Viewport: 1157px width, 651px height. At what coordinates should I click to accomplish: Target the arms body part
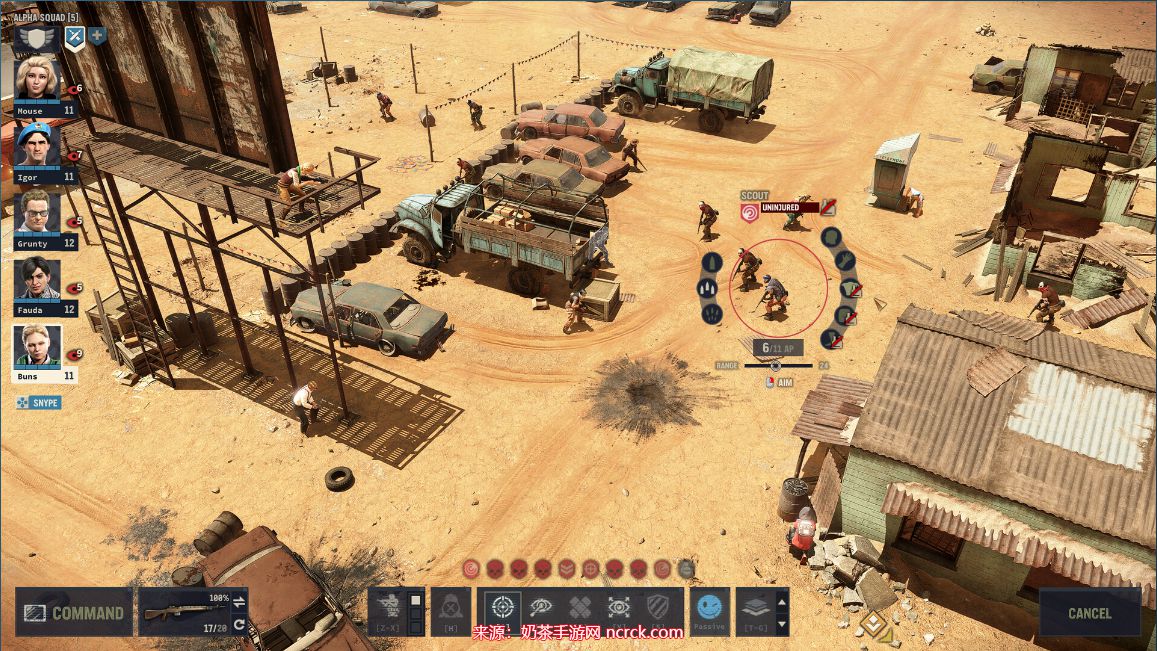pos(846,262)
